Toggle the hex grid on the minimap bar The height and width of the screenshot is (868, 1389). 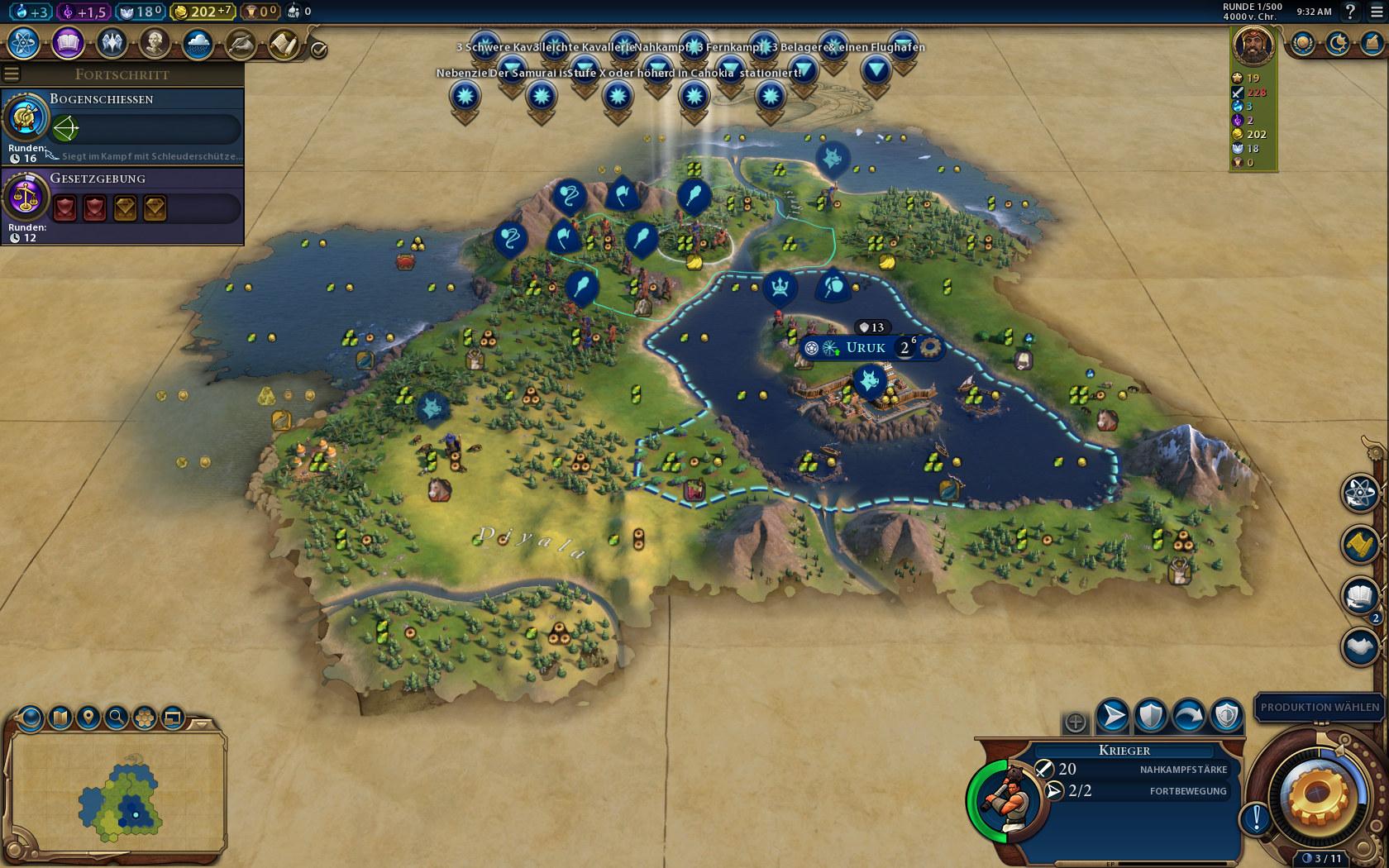[145, 718]
